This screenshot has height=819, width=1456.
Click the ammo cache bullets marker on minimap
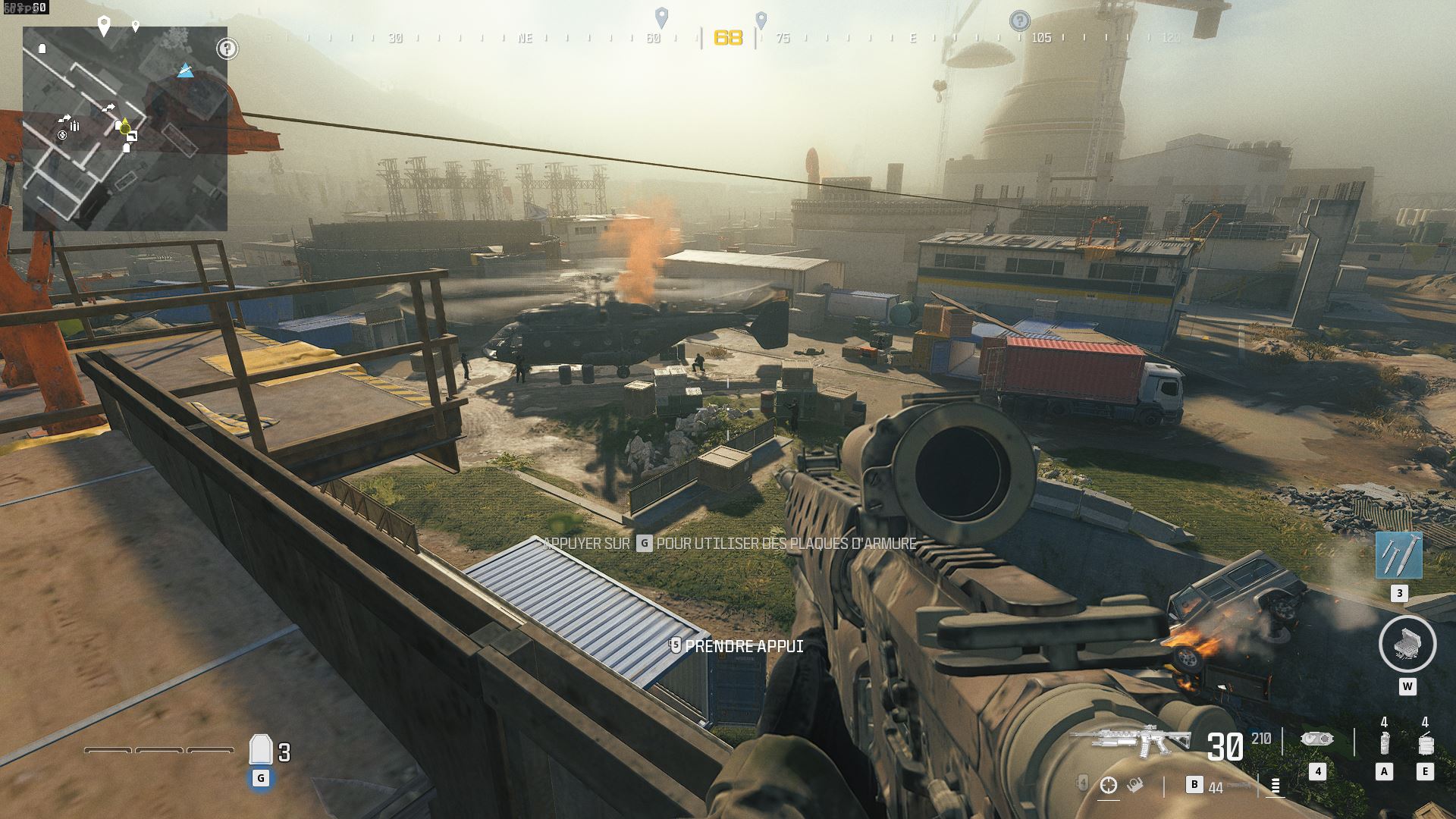(x=74, y=127)
